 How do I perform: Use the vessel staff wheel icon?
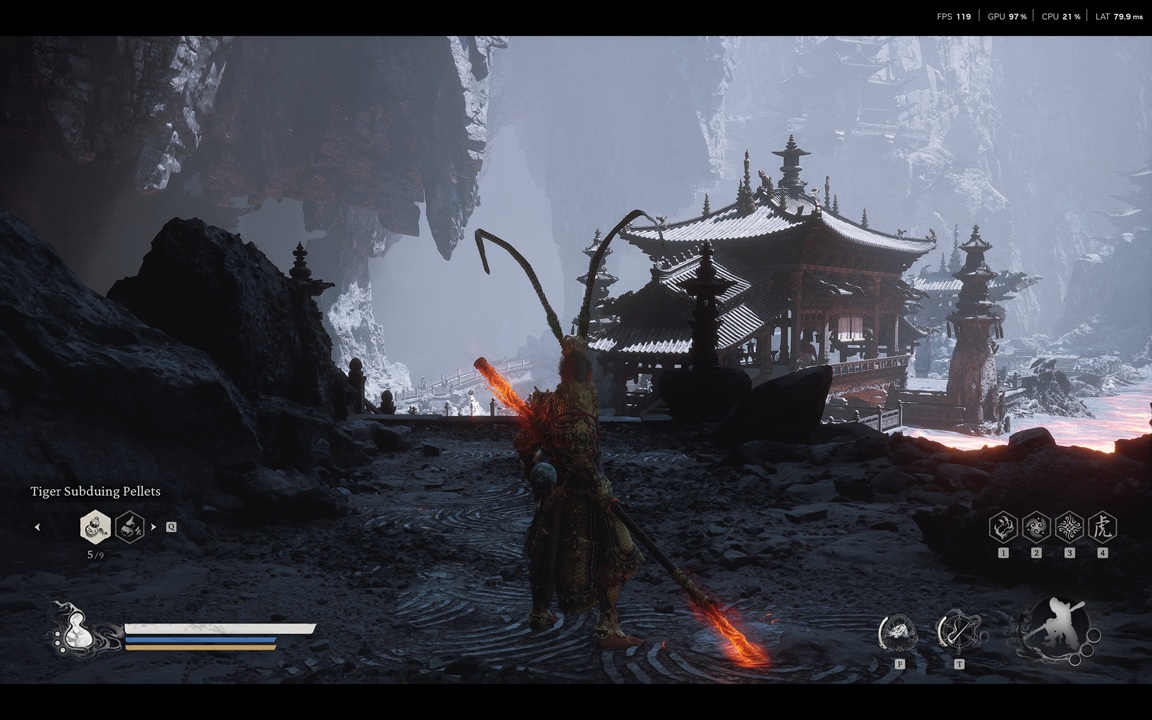point(958,631)
